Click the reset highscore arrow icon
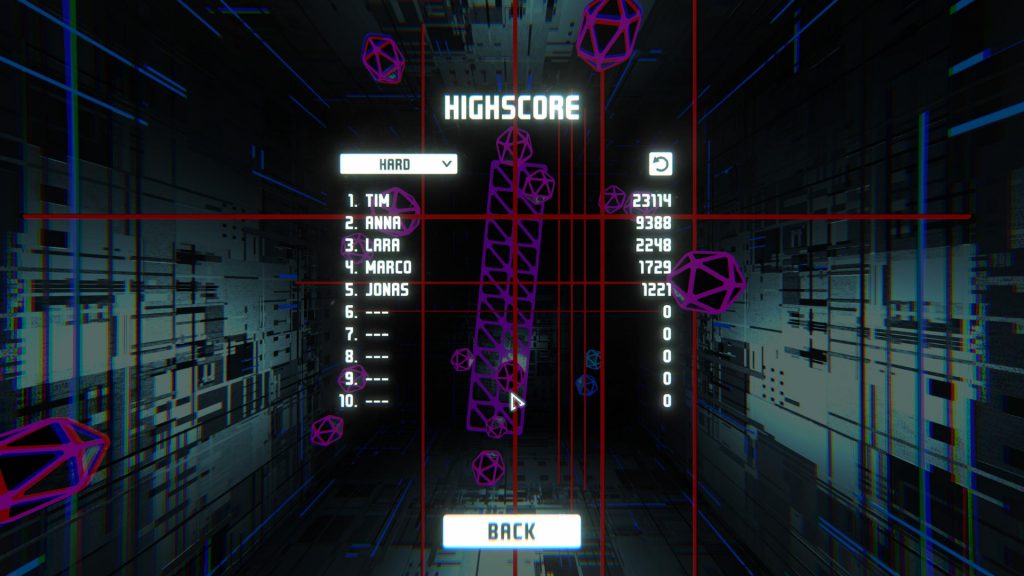The height and width of the screenshot is (576, 1024). [660, 164]
